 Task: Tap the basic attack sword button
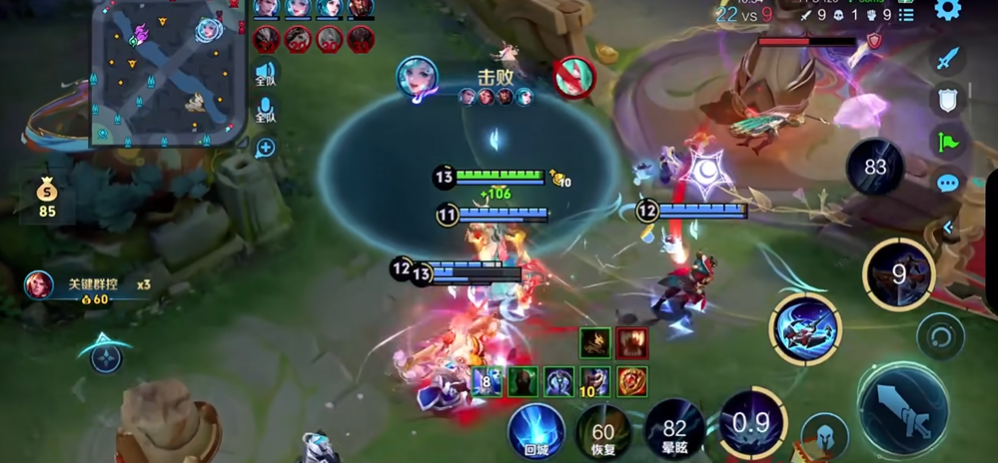point(901,411)
